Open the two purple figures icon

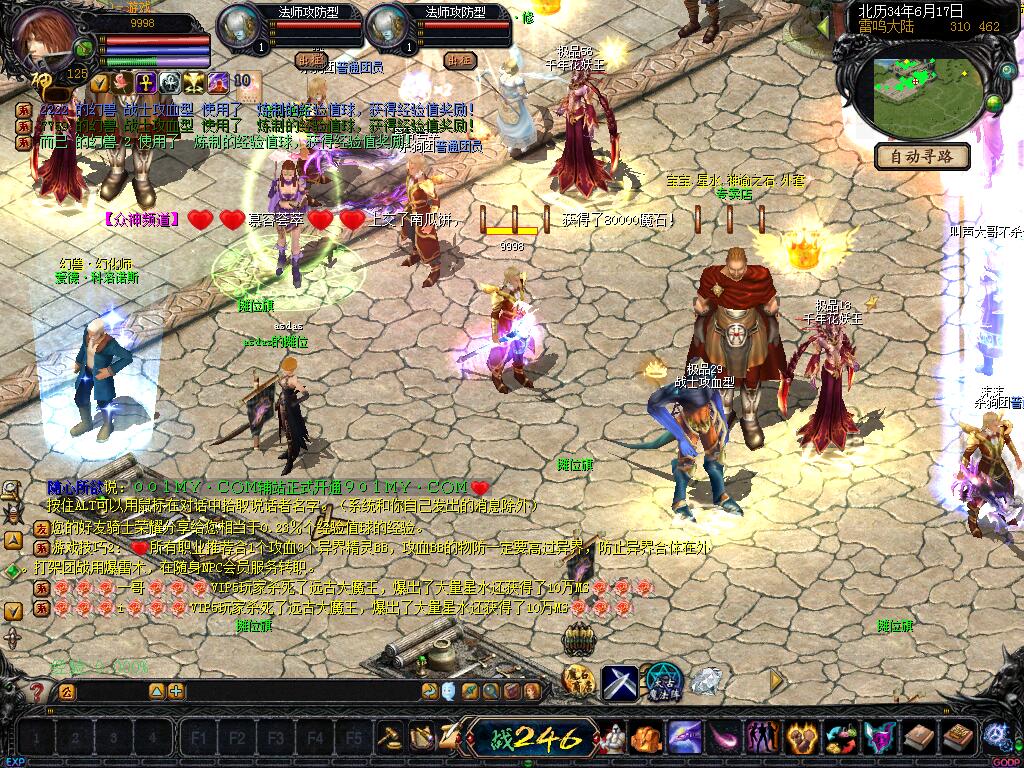pos(761,738)
